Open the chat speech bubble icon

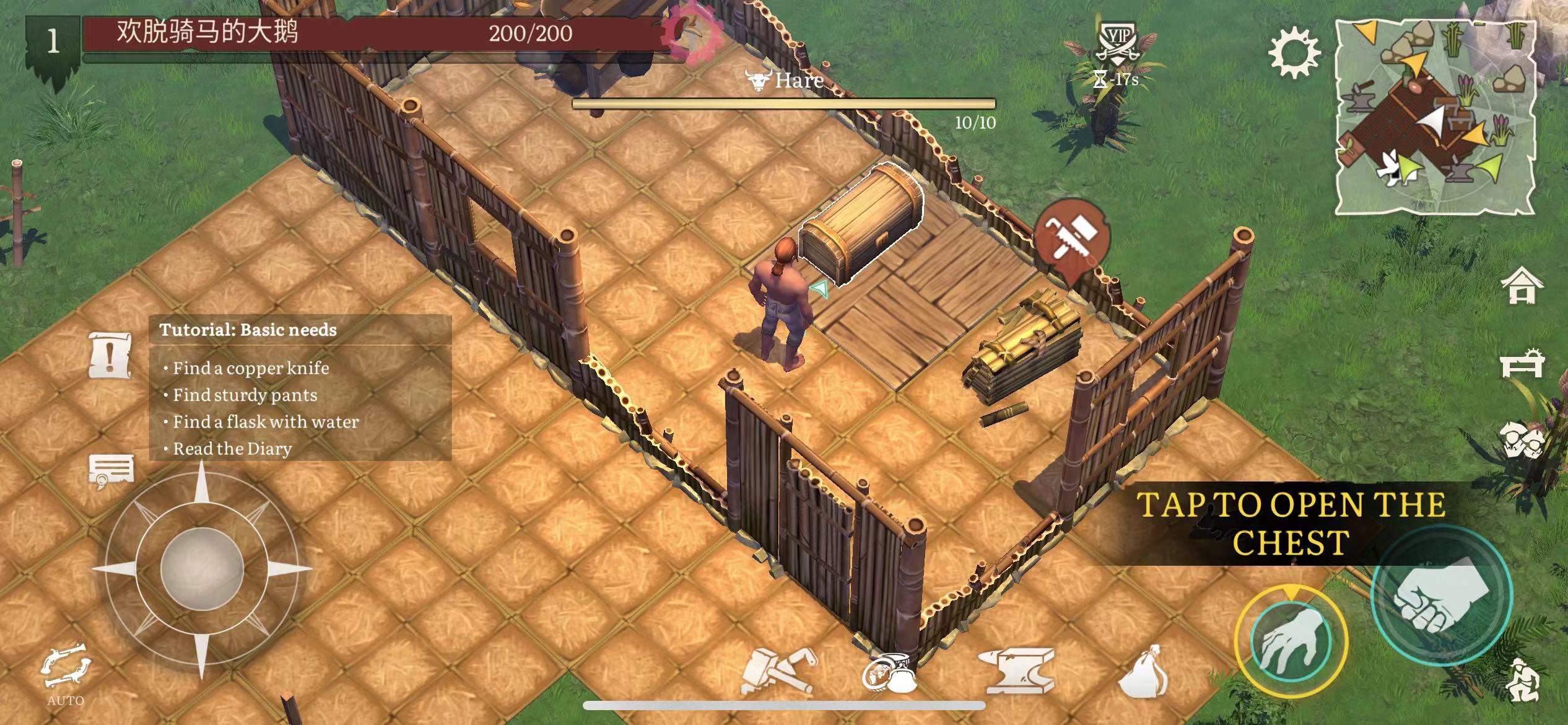(x=111, y=472)
